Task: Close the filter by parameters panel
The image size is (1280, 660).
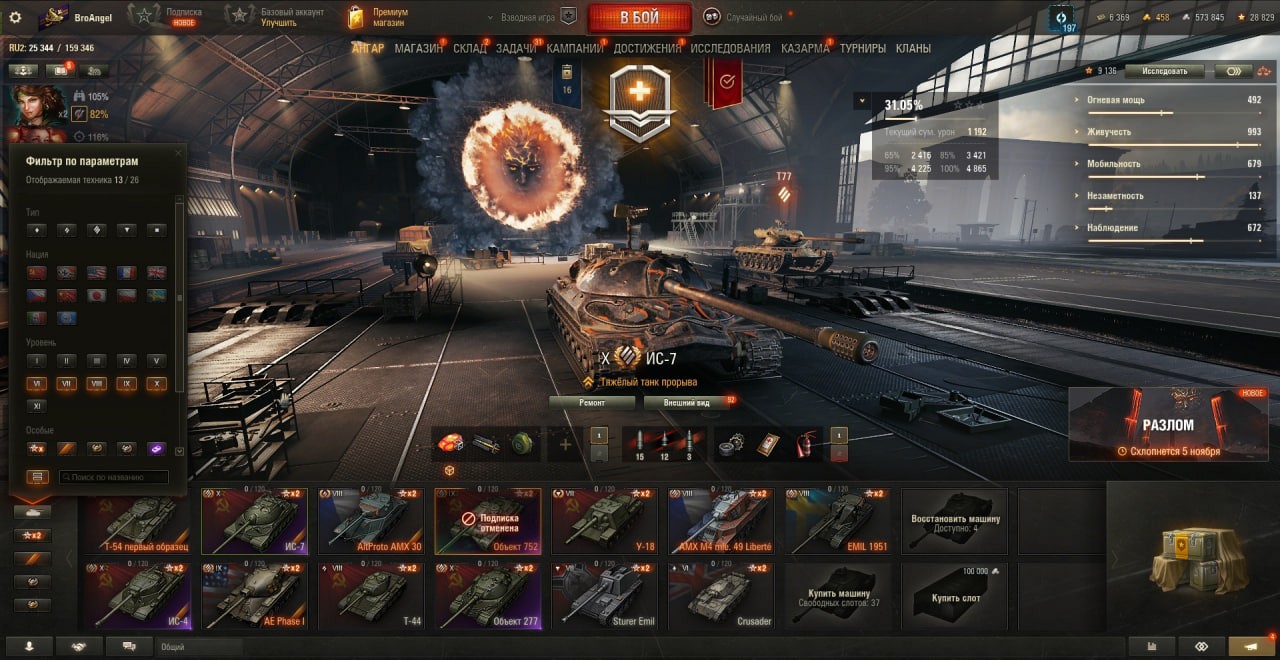Action: (179, 153)
